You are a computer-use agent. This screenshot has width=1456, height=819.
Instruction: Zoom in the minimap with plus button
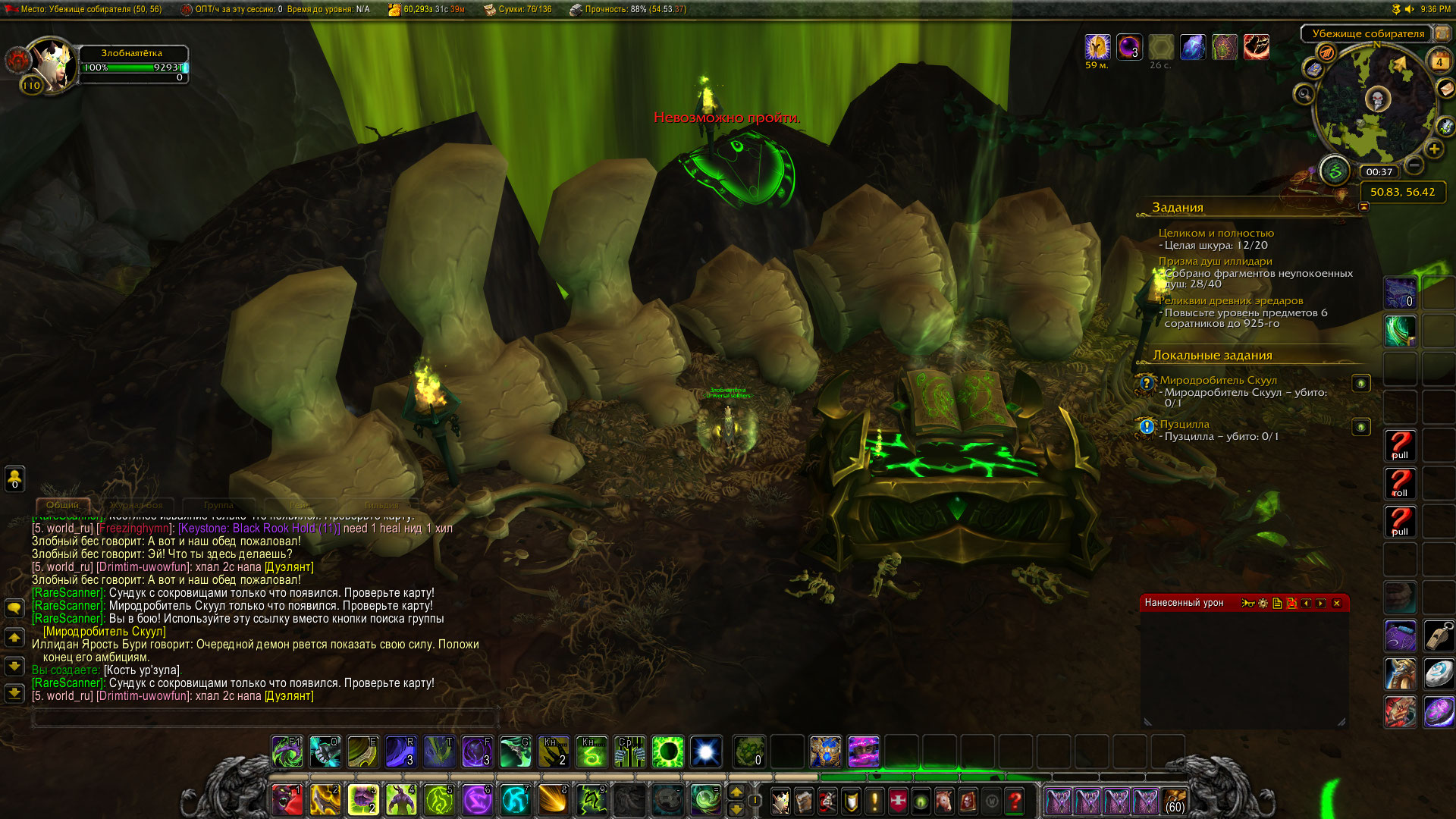pos(1434,149)
